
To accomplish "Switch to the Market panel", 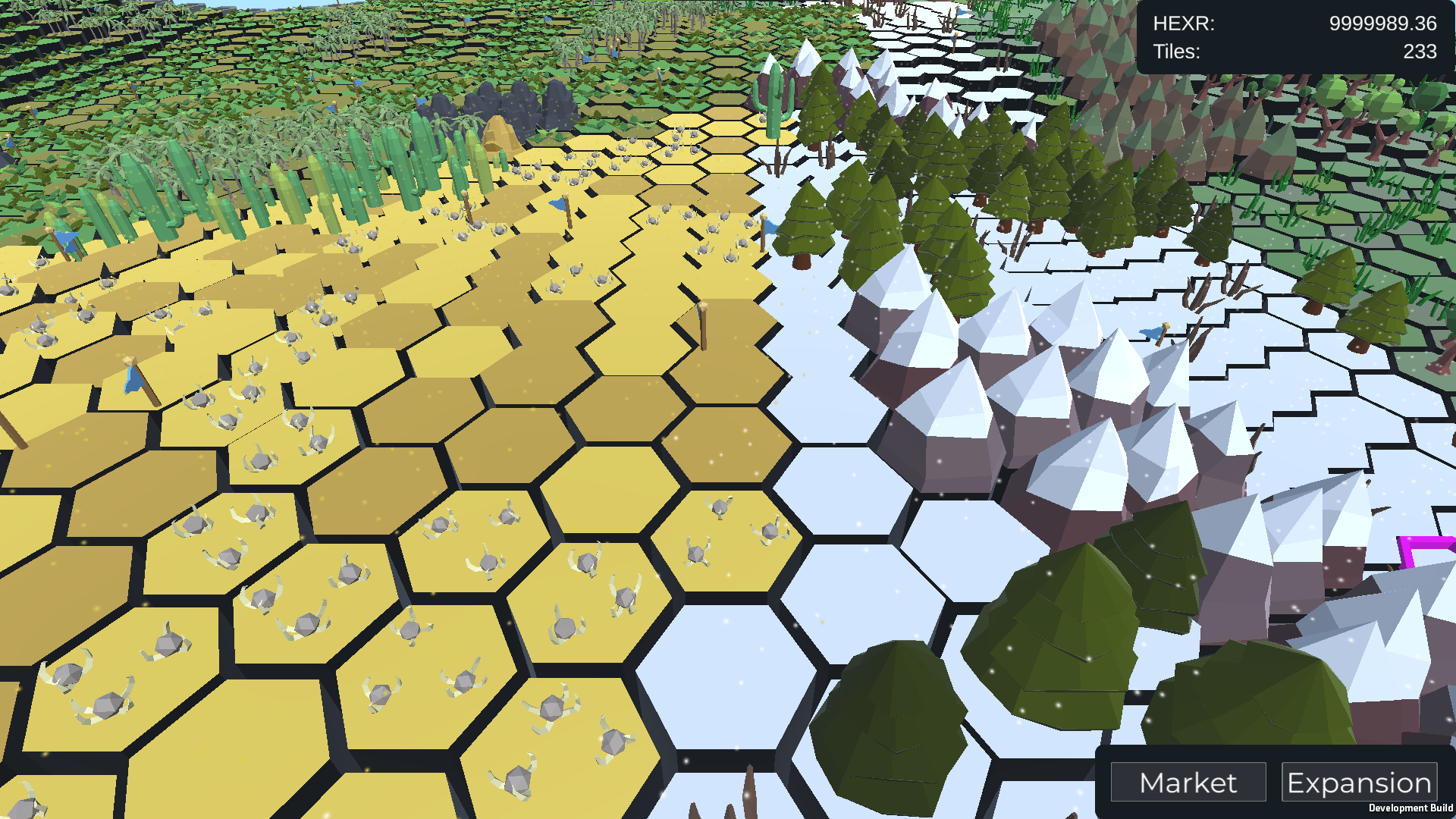I will [x=1188, y=782].
